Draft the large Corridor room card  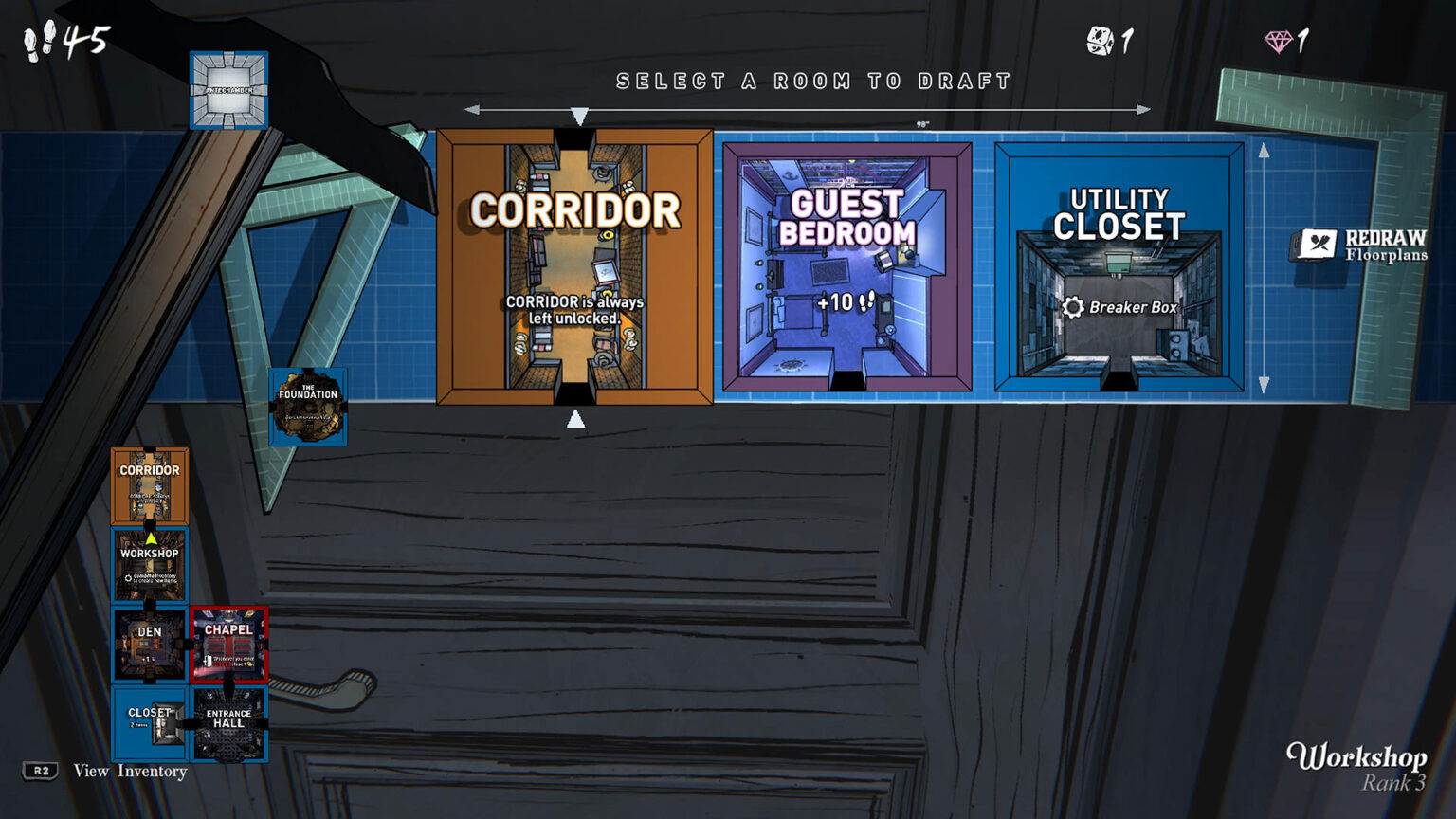click(x=574, y=266)
